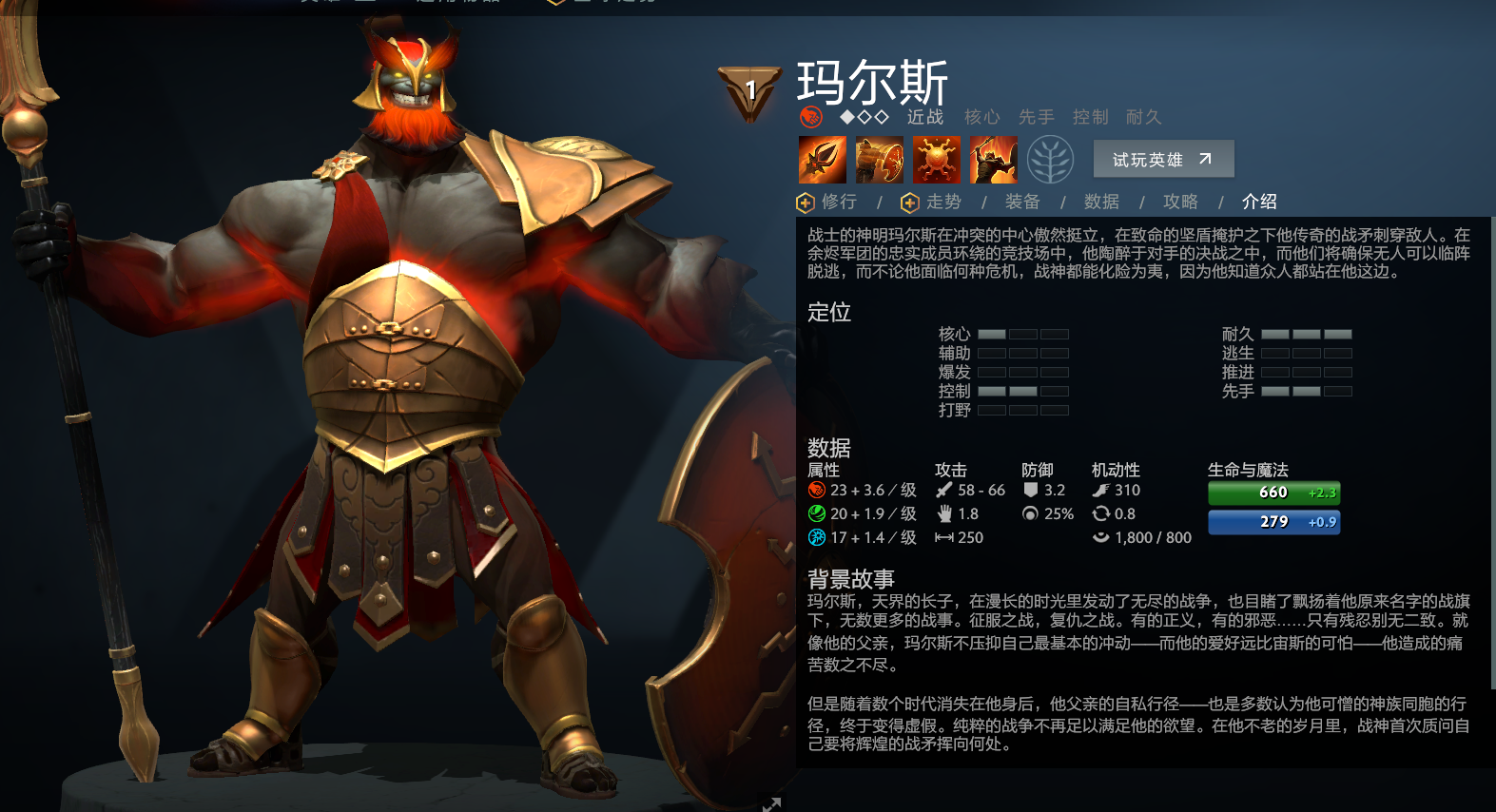
Task: Switch to the 装备 tab
Action: 1020,202
